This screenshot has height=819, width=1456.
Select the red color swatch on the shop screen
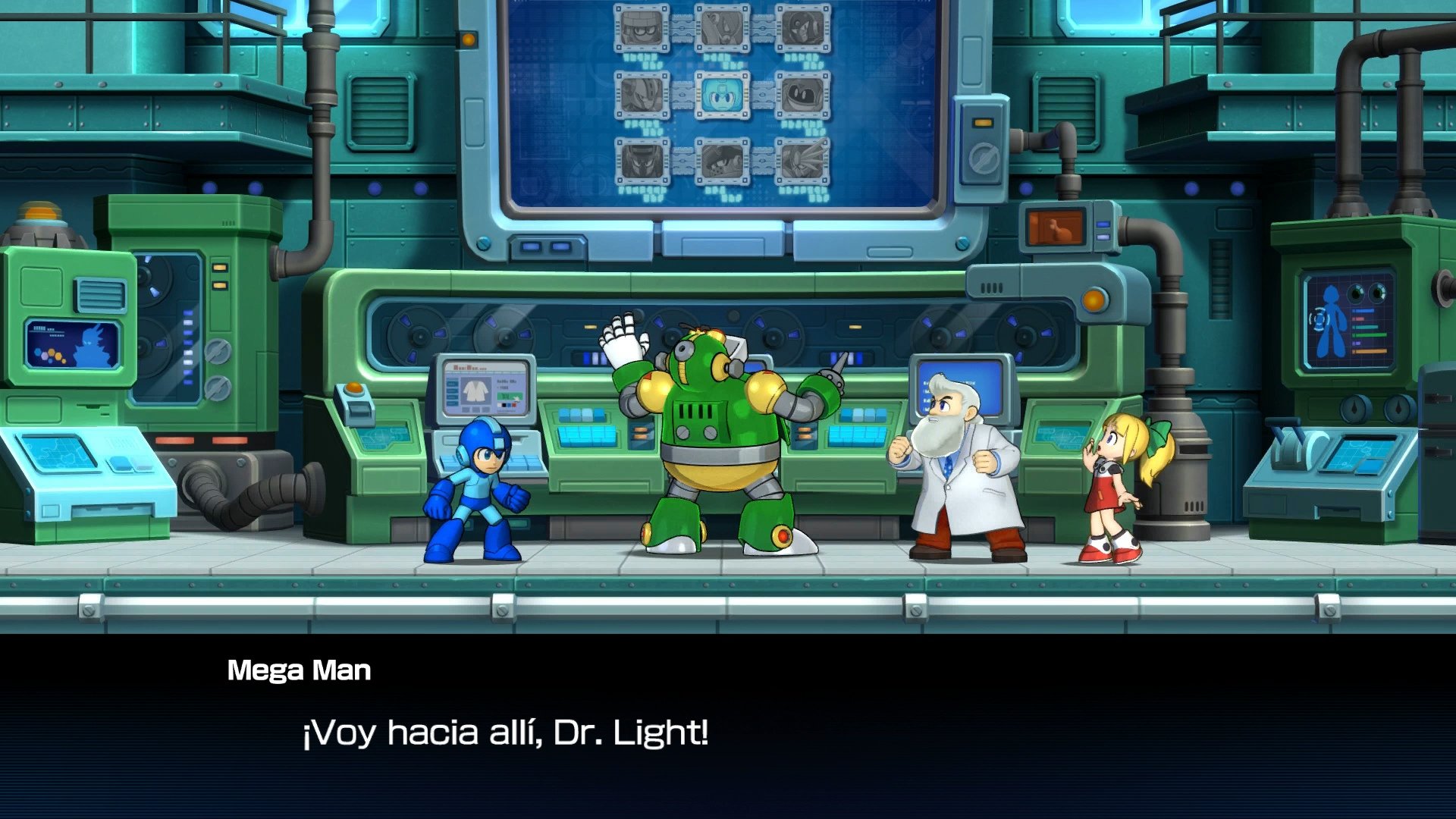click(514, 405)
